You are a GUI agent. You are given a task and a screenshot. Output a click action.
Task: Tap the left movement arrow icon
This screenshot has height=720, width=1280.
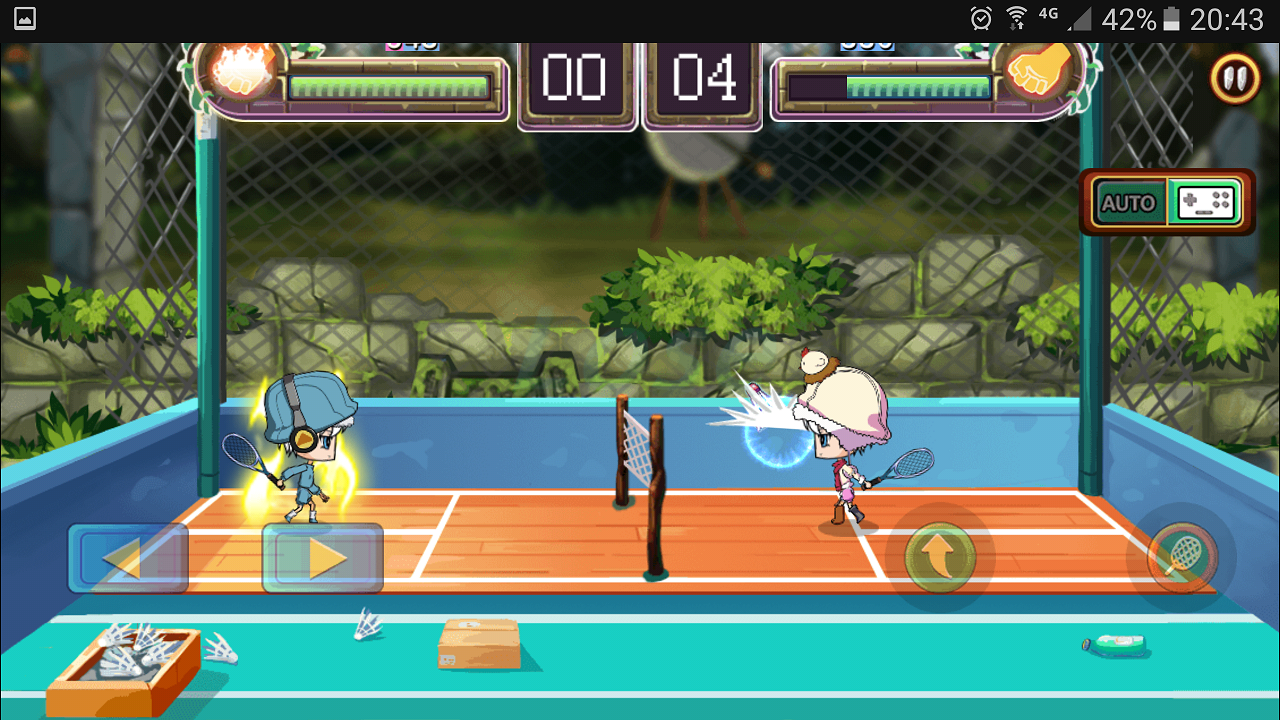[x=128, y=557]
